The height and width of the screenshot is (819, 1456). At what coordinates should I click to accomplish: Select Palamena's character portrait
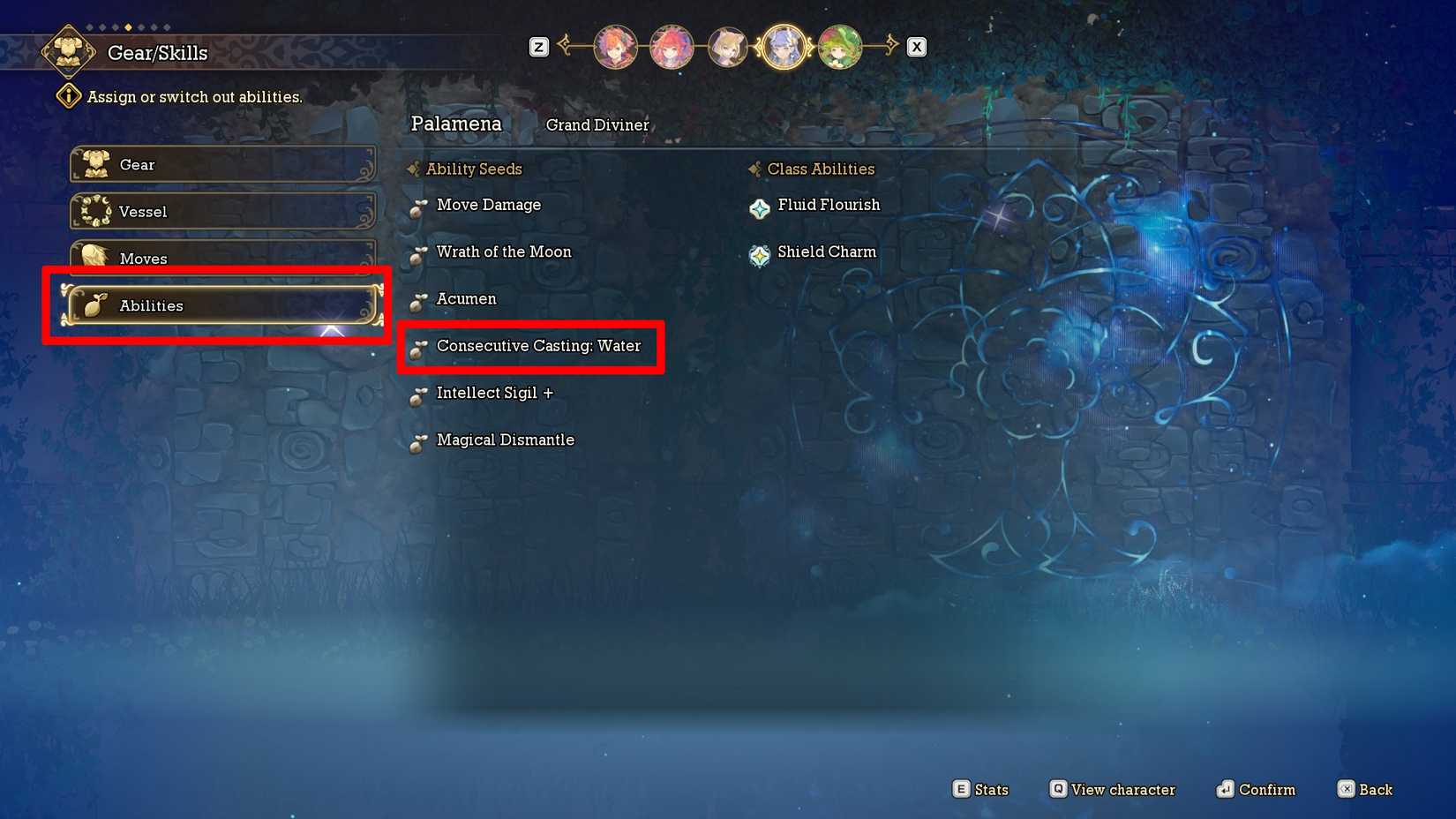pos(784,47)
